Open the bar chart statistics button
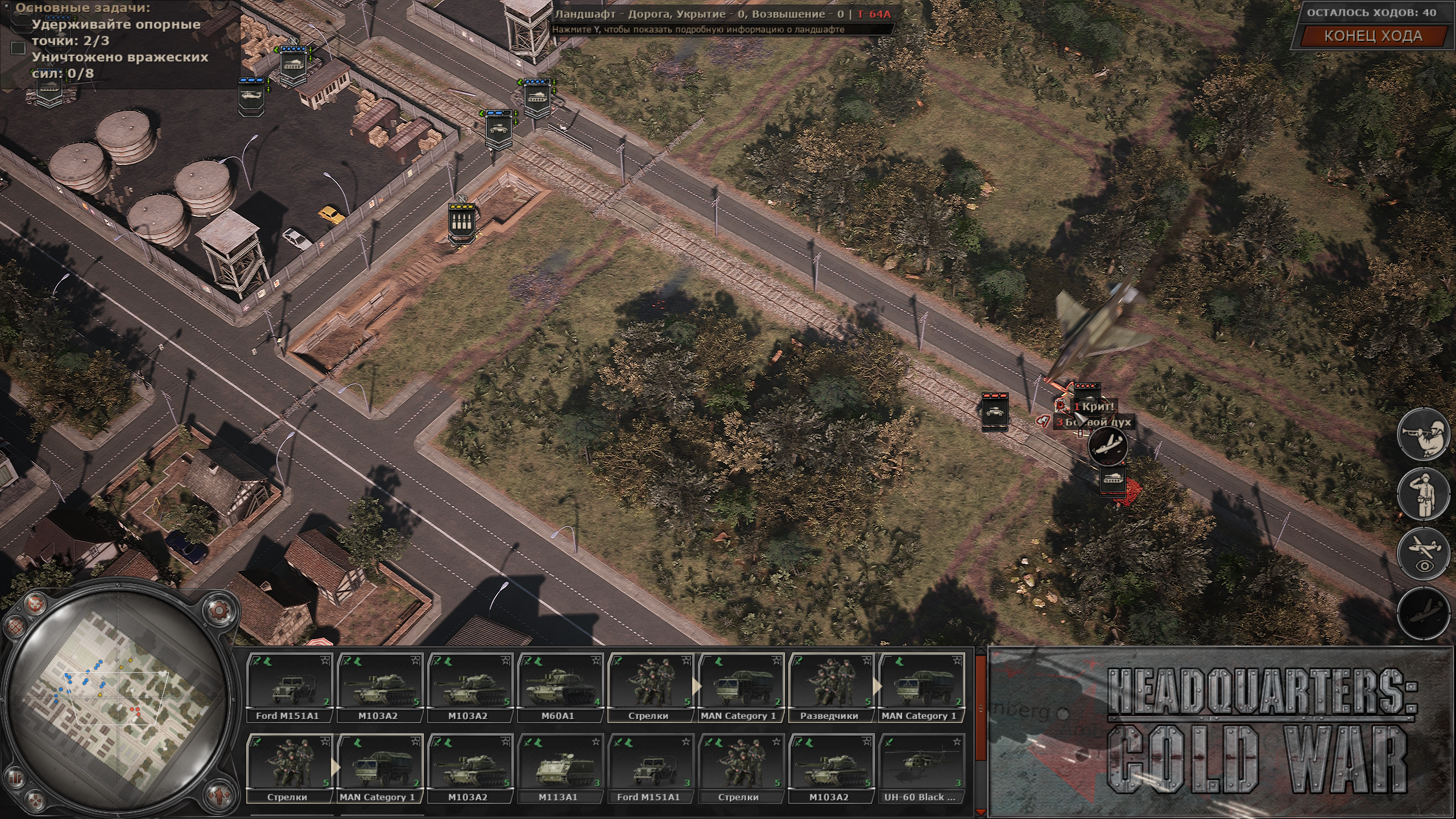 coord(16,777)
